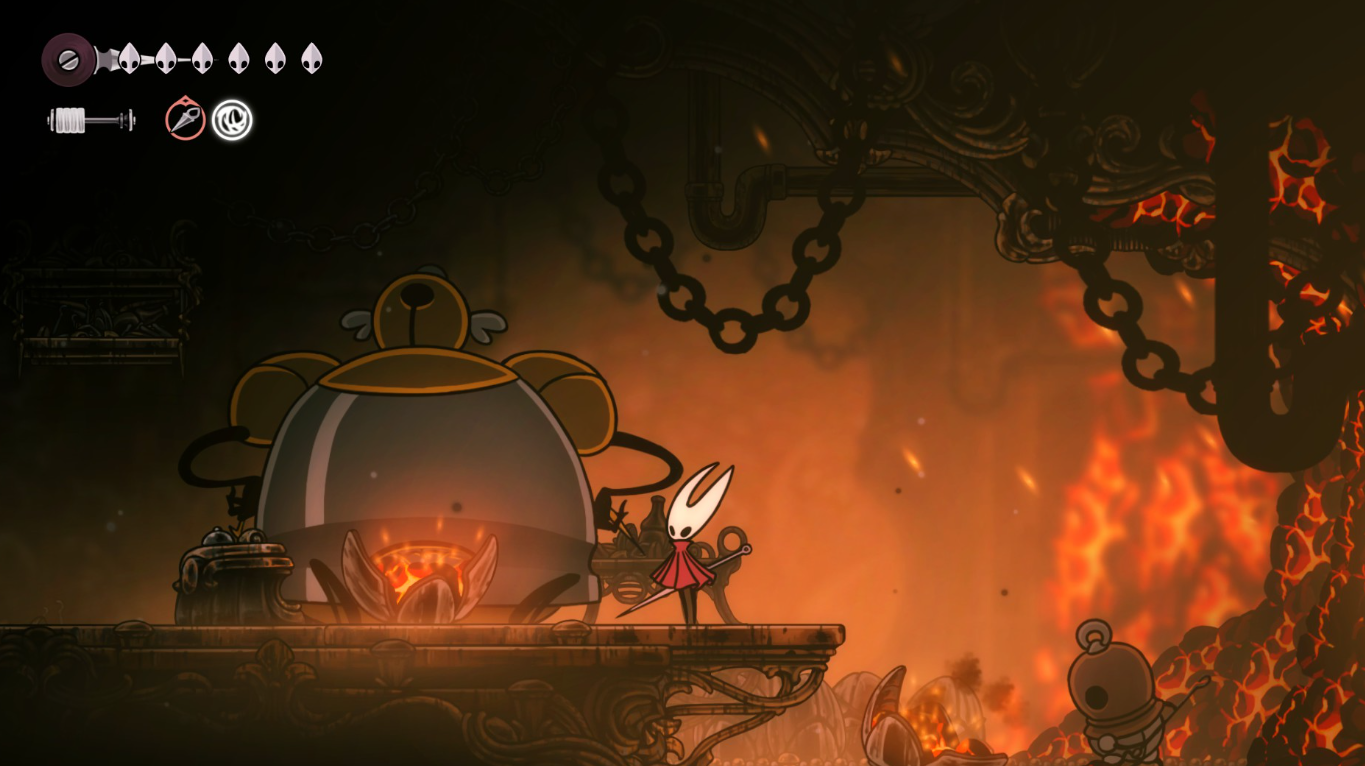
Task: Select the red-ringed throwing dagger tool icon
Action: (x=185, y=120)
